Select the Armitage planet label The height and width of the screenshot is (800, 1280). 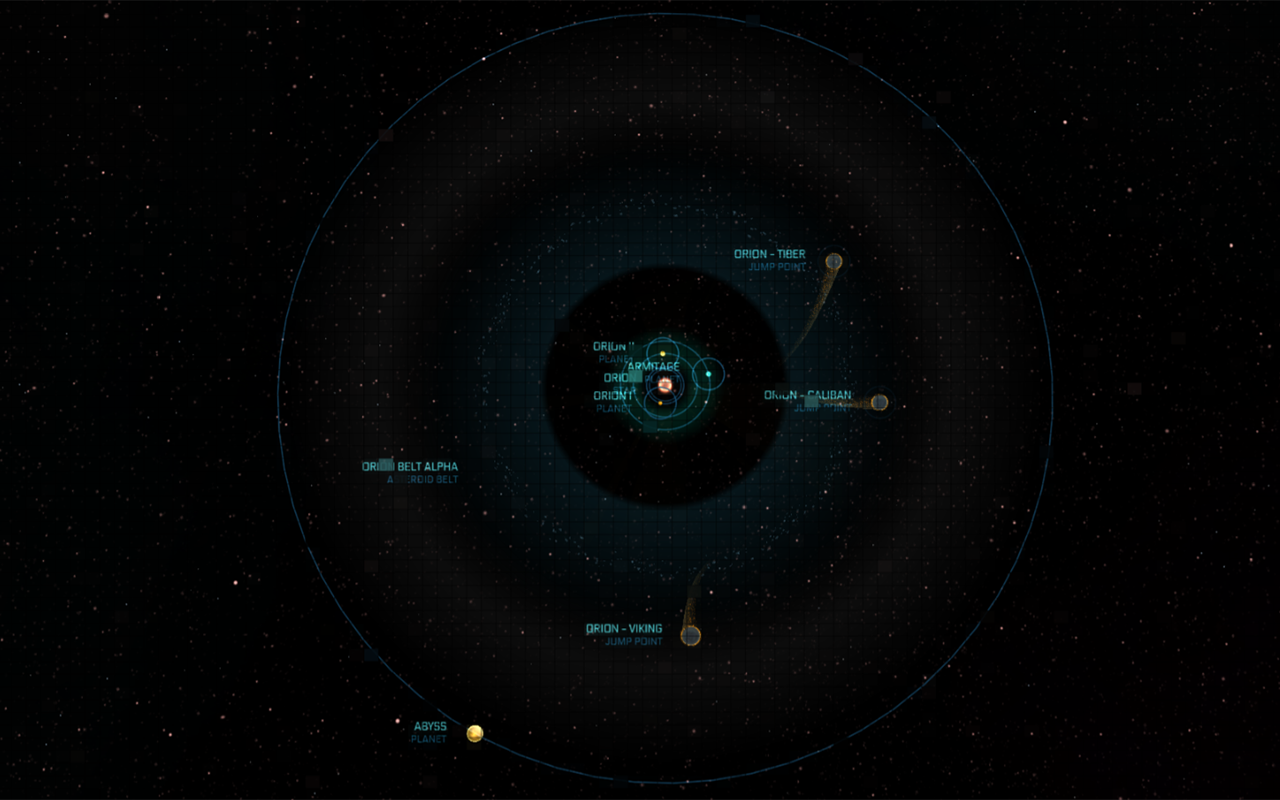point(653,367)
